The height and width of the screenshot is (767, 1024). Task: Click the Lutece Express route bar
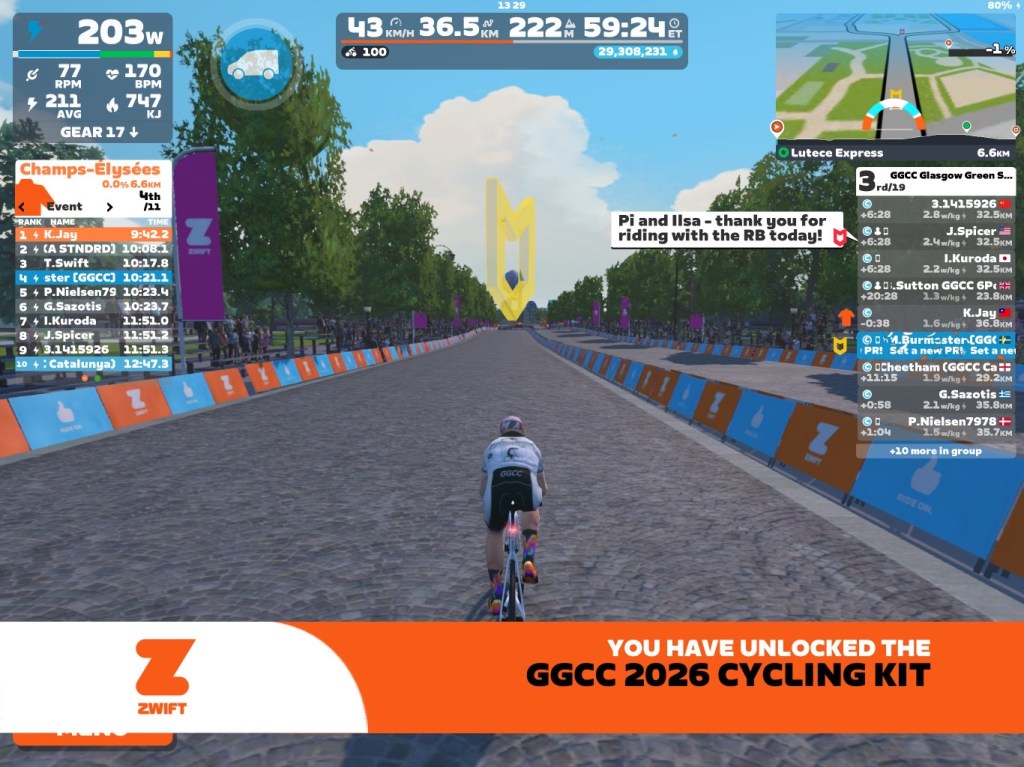(x=895, y=153)
